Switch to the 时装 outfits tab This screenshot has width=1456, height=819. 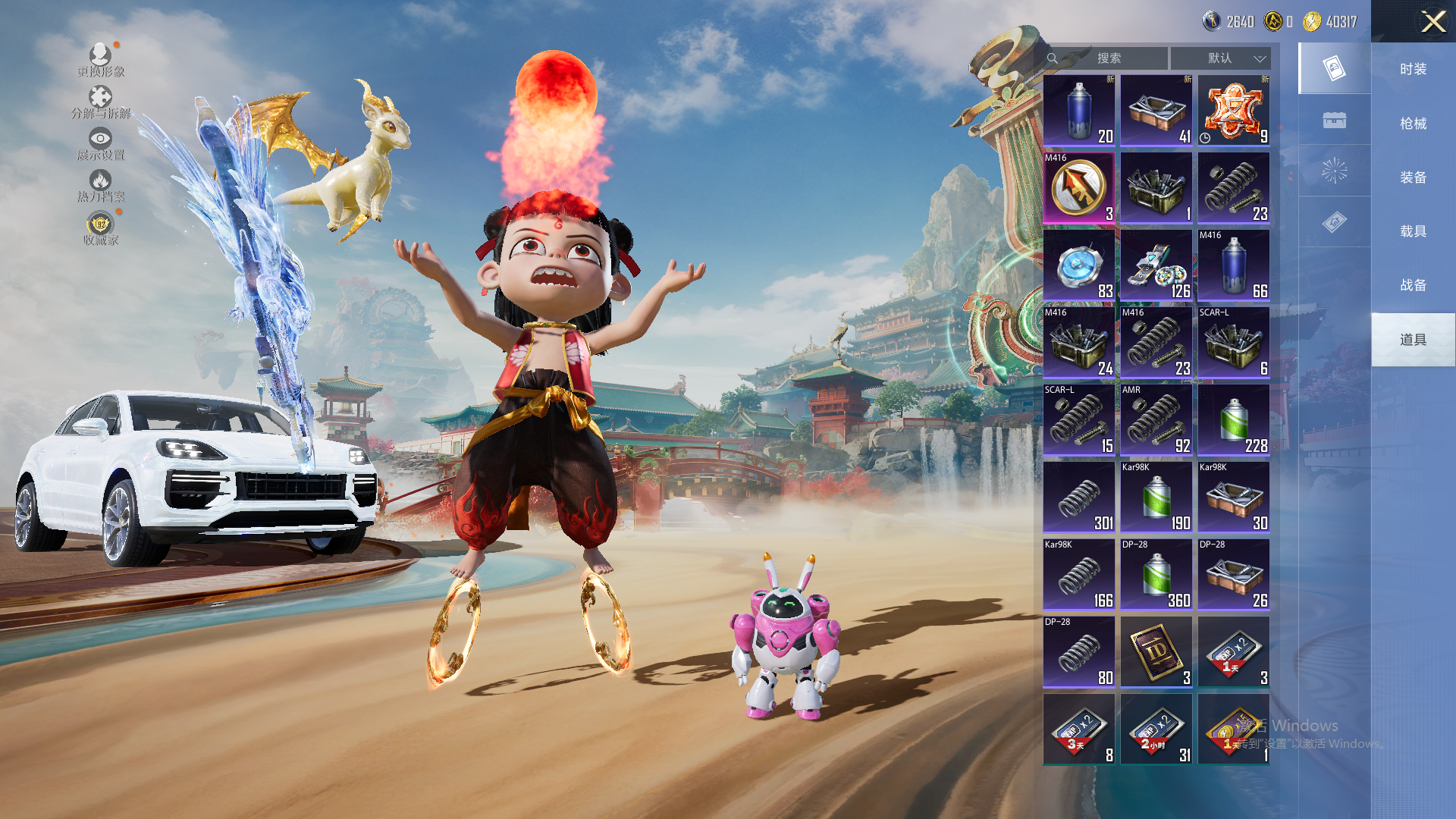1413,69
